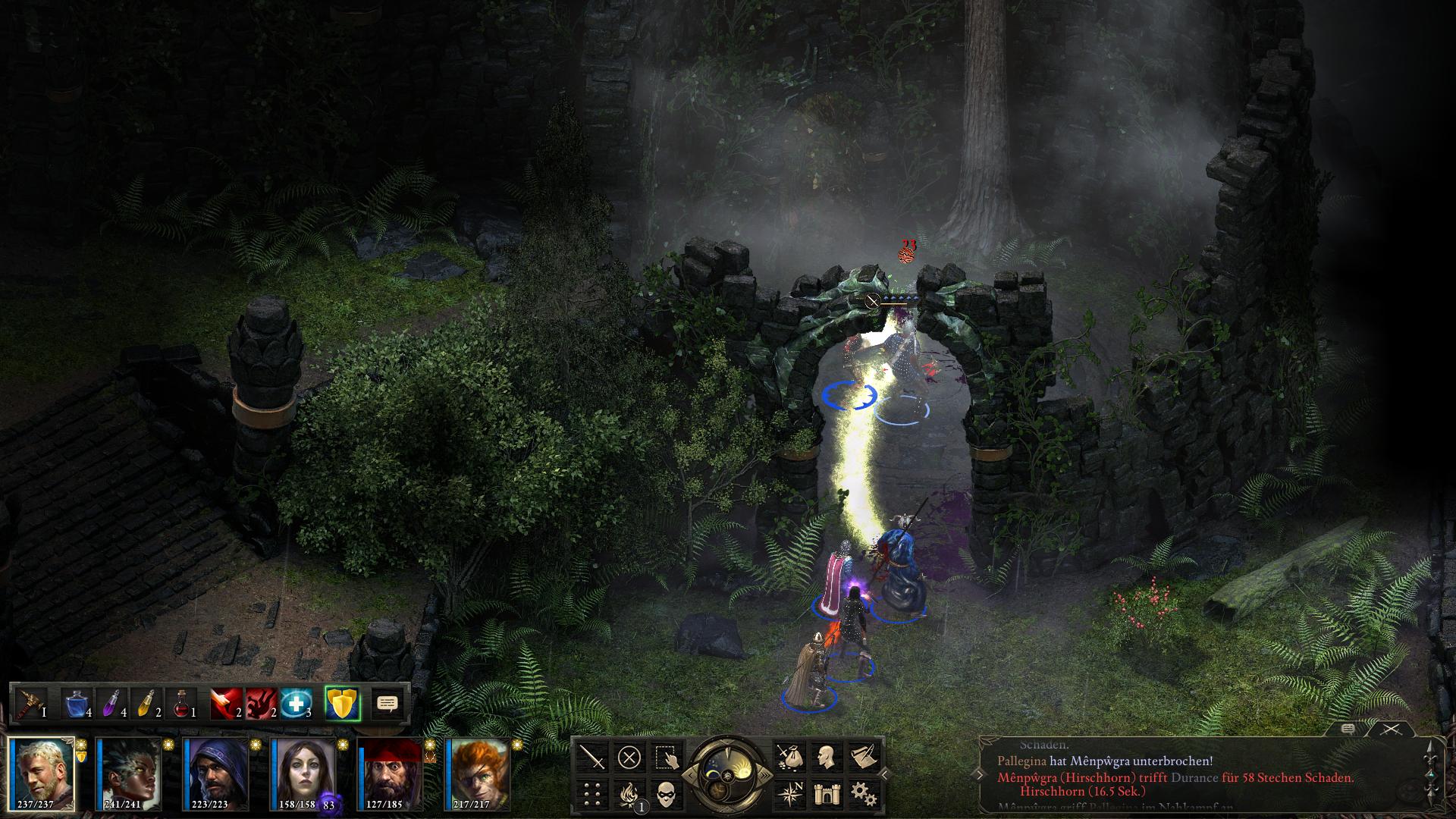Activate the blue healing cross ability
This screenshot has height=819, width=1456.
tap(296, 704)
